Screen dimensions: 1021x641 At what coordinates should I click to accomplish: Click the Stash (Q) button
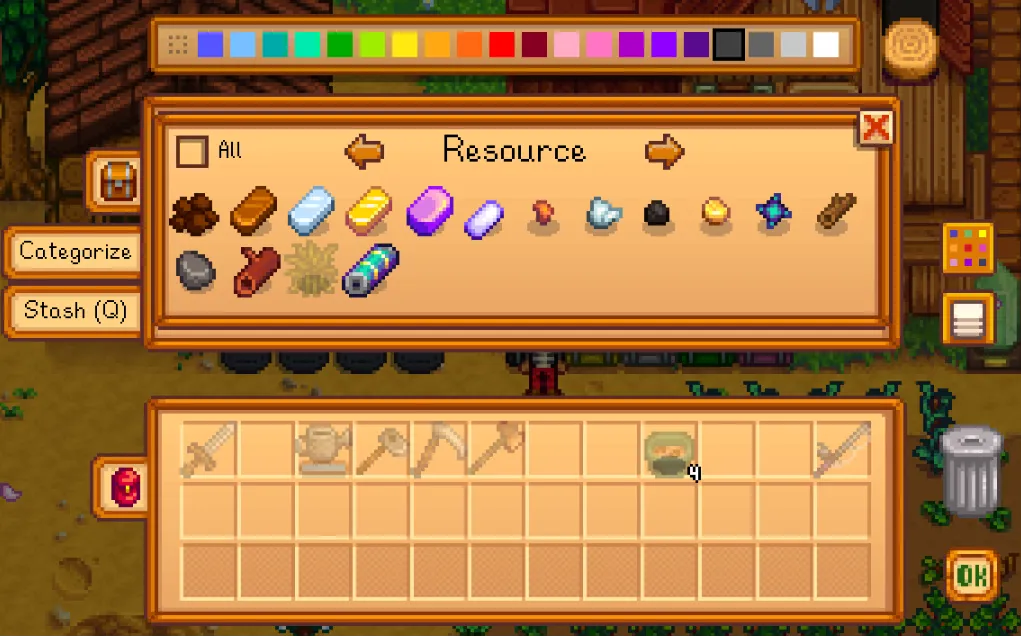(x=75, y=311)
